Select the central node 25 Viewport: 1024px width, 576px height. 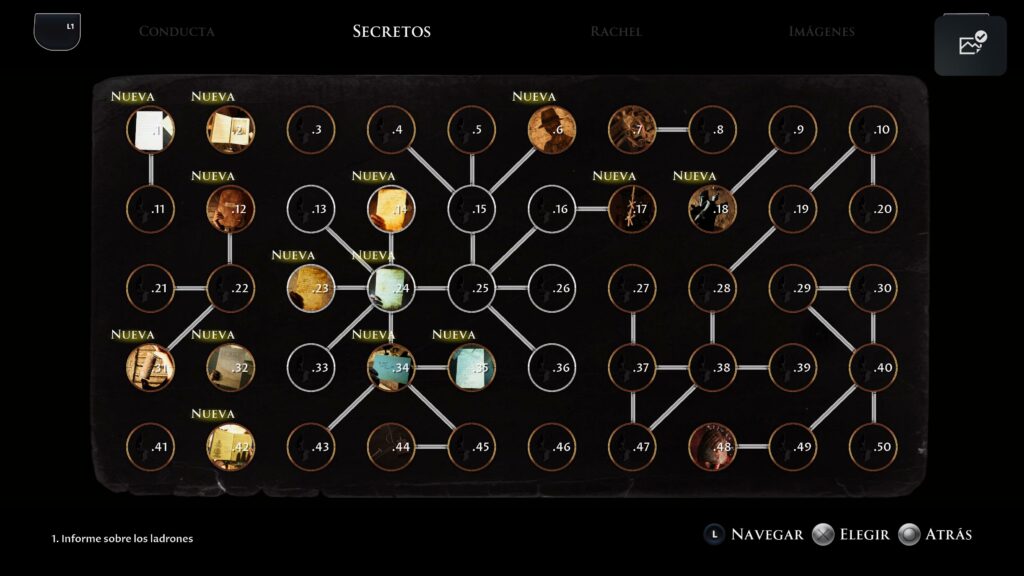tap(472, 288)
